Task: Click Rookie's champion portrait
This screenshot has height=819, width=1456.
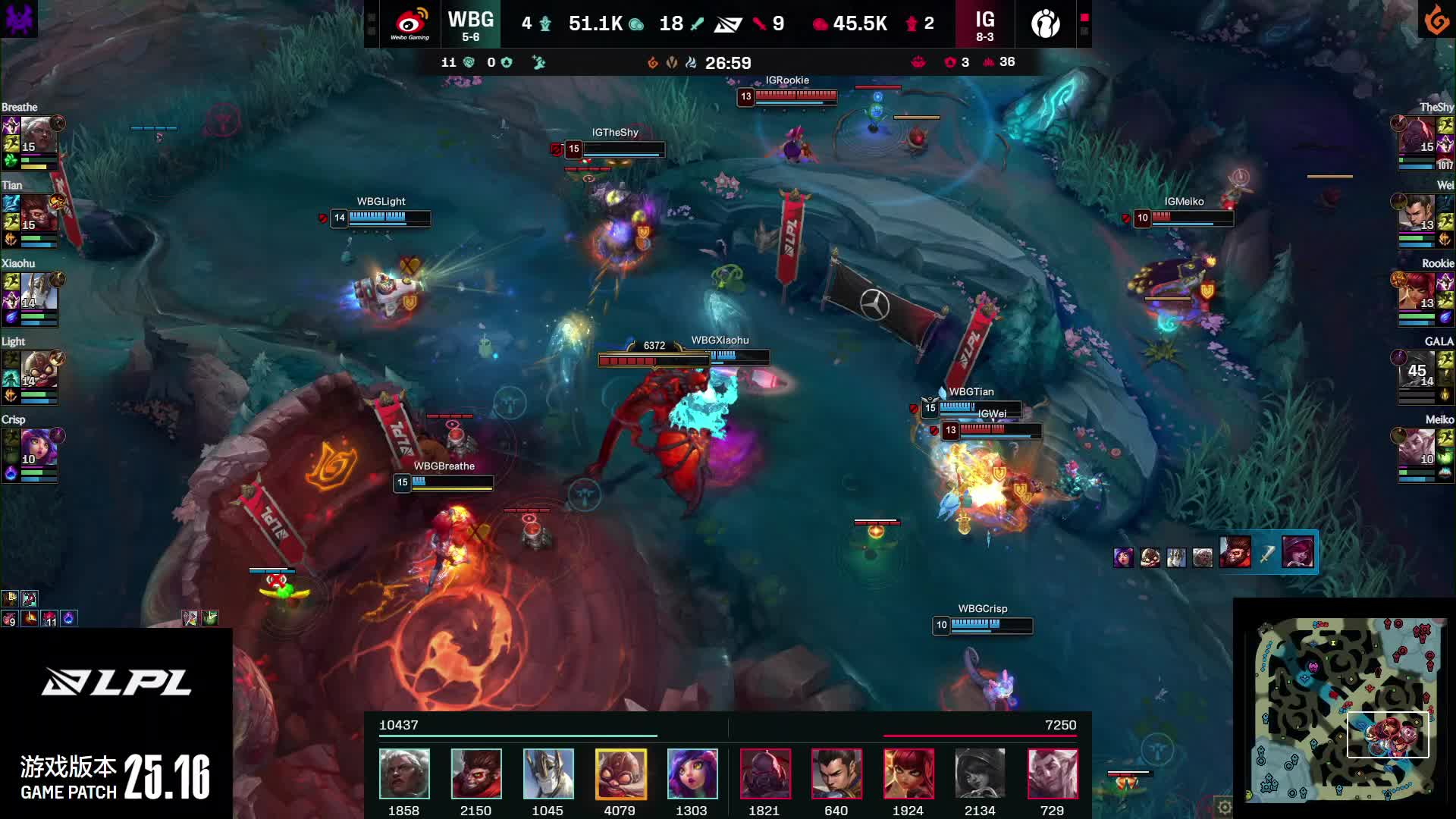Action: click(x=1418, y=293)
